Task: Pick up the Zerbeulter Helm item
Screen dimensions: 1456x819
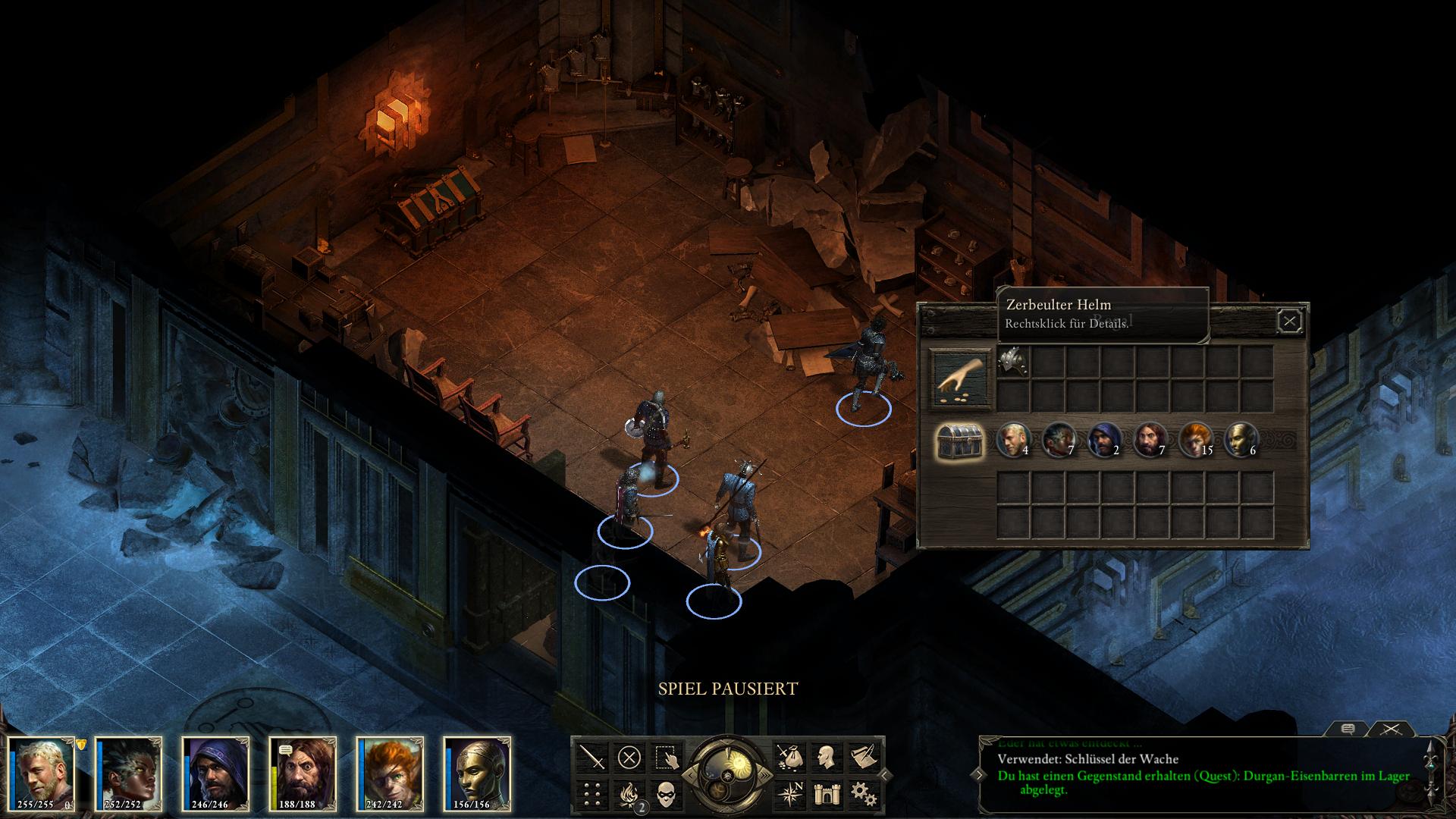Action: 1013,362
